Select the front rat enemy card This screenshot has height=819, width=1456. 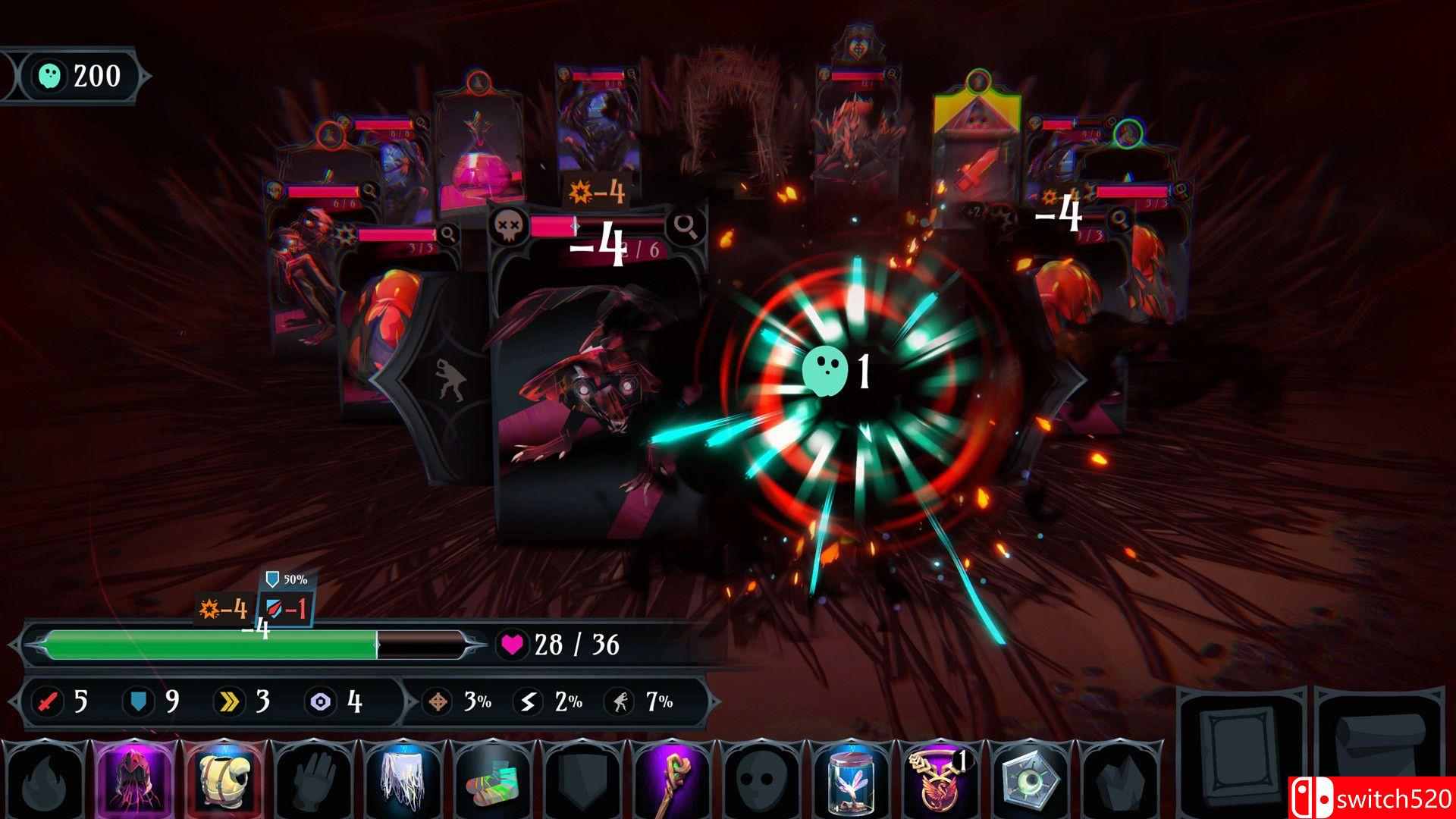click(x=599, y=394)
